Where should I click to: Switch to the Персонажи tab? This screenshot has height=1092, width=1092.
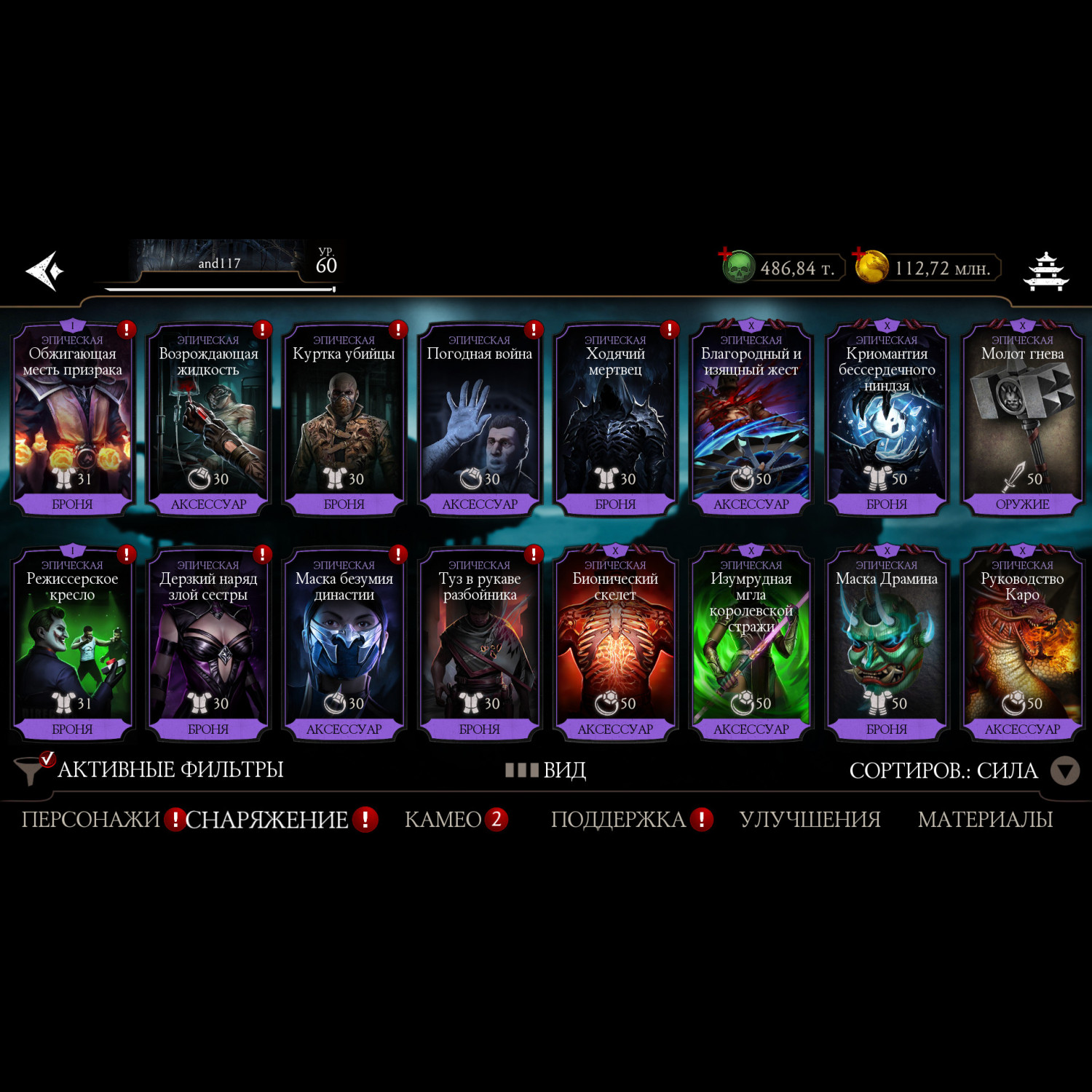pyautogui.click(x=90, y=820)
